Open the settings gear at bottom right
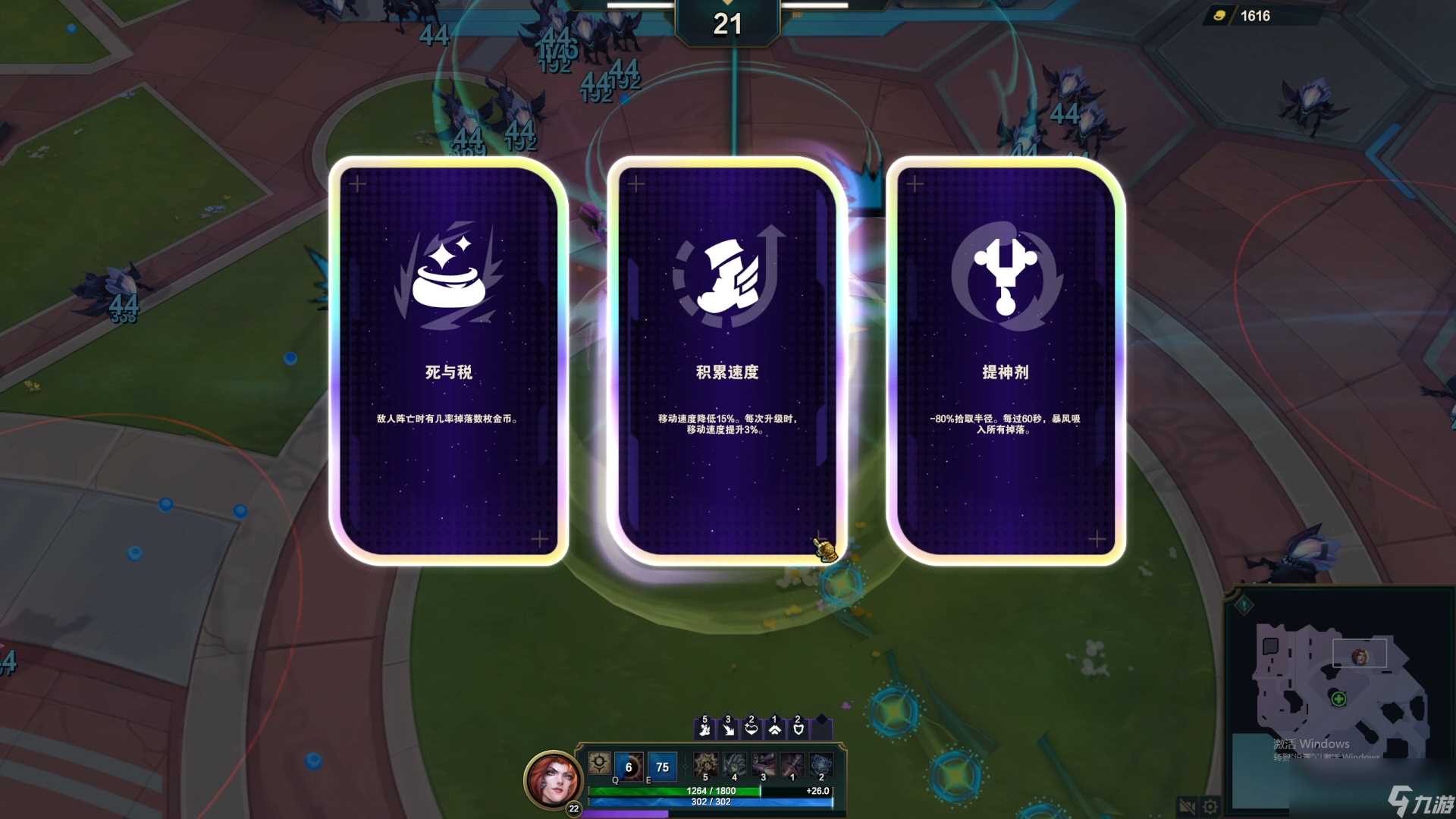 point(1210,805)
